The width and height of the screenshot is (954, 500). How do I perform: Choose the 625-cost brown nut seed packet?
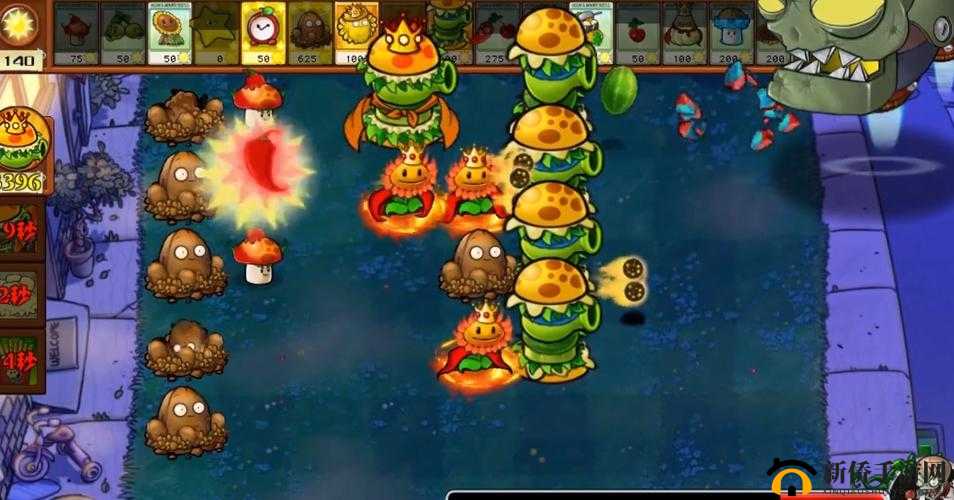pyautogui.click(x=311, y=33)
